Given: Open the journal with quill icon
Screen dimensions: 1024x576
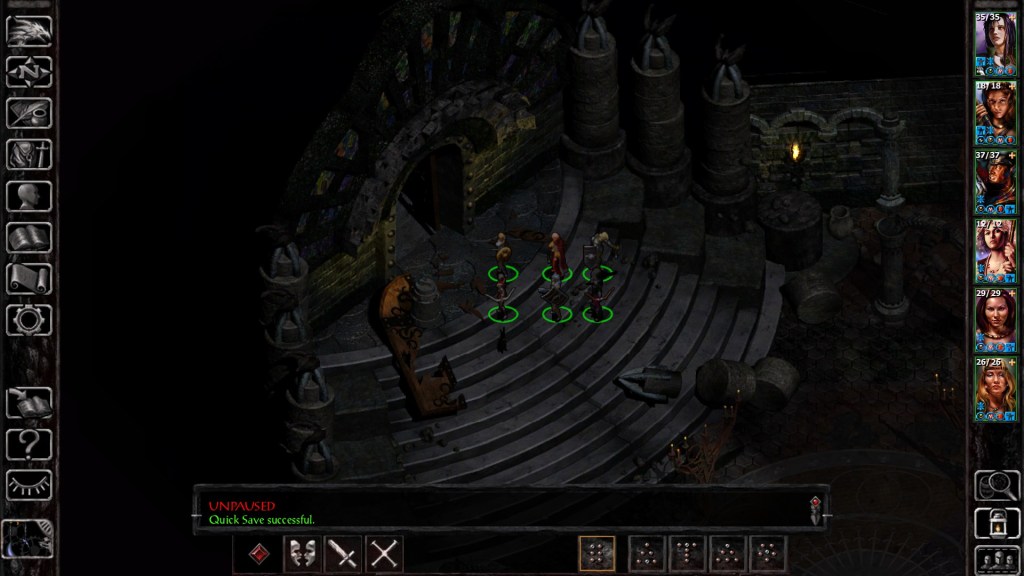Looking at the screenshot, I should (x=29, y=113).
